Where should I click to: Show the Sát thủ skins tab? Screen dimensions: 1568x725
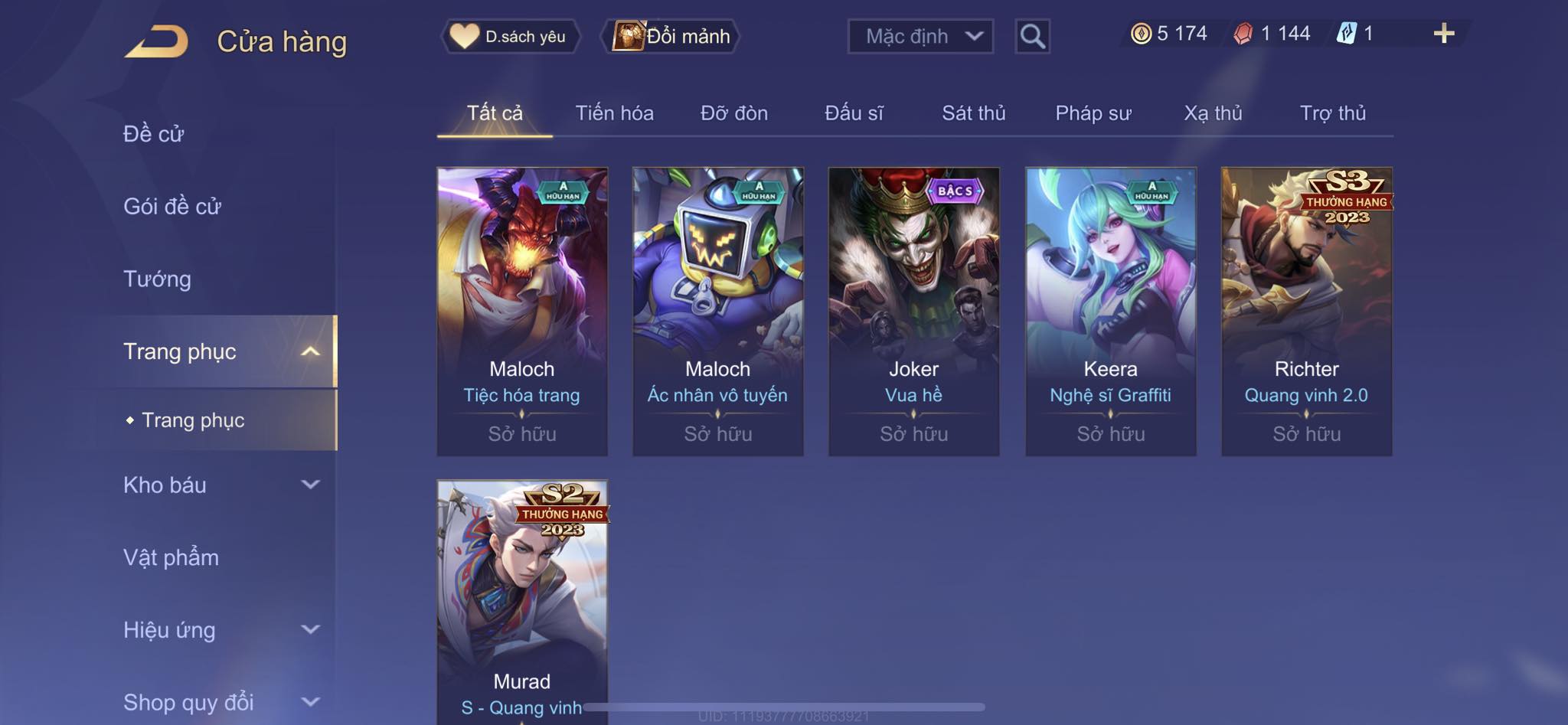point(973,113)
